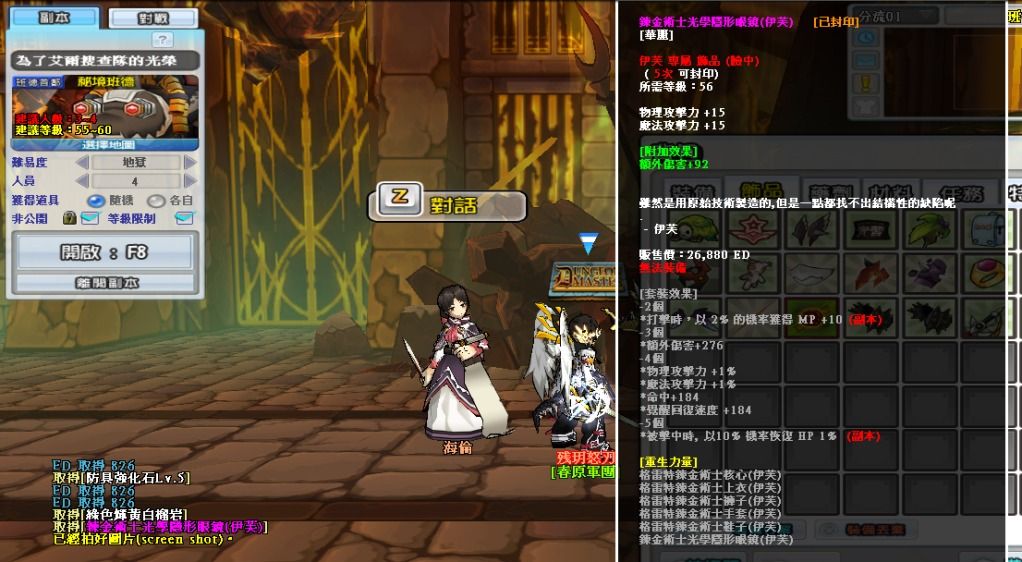Select the 隨機 item distribution option
Viewport: 1022px width, 562px height.
[x=99, y=200]
